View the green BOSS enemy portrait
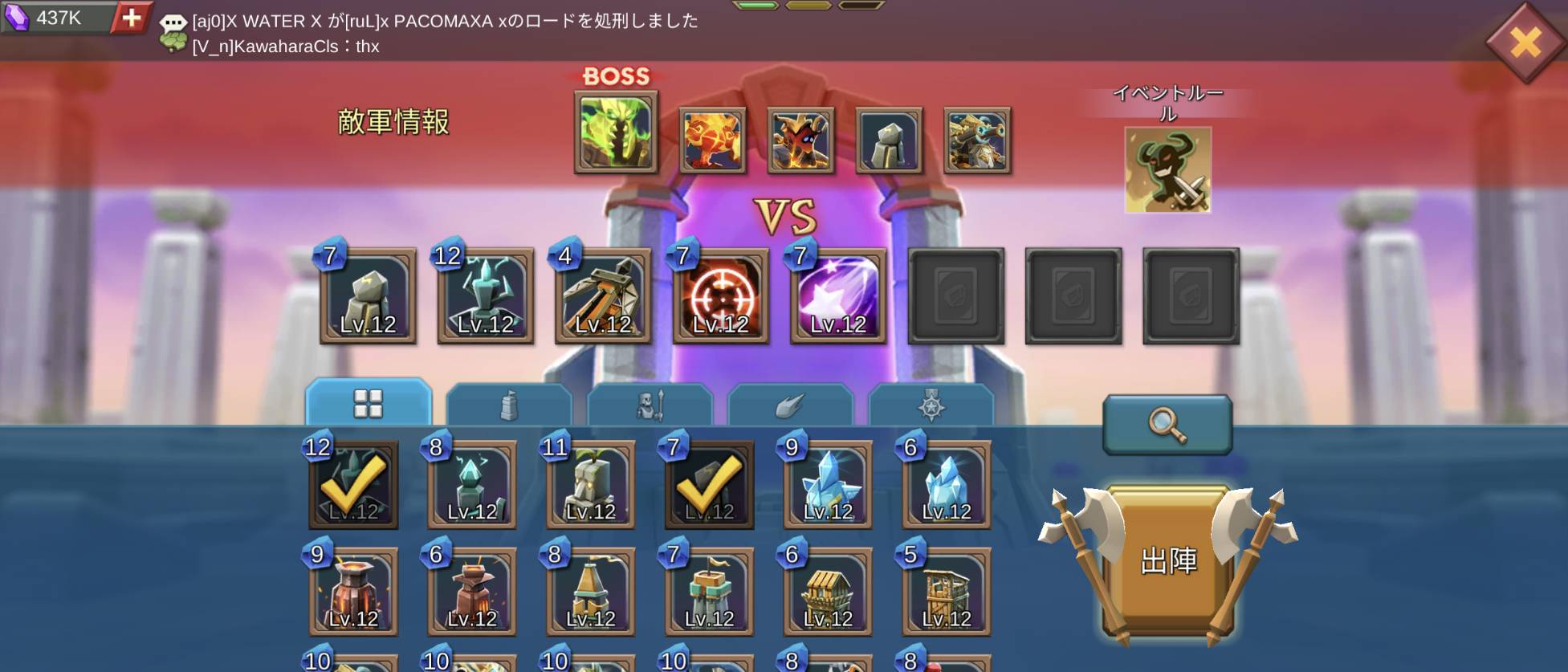This screenshot has height=672, width=1568. tap(616, 132)
